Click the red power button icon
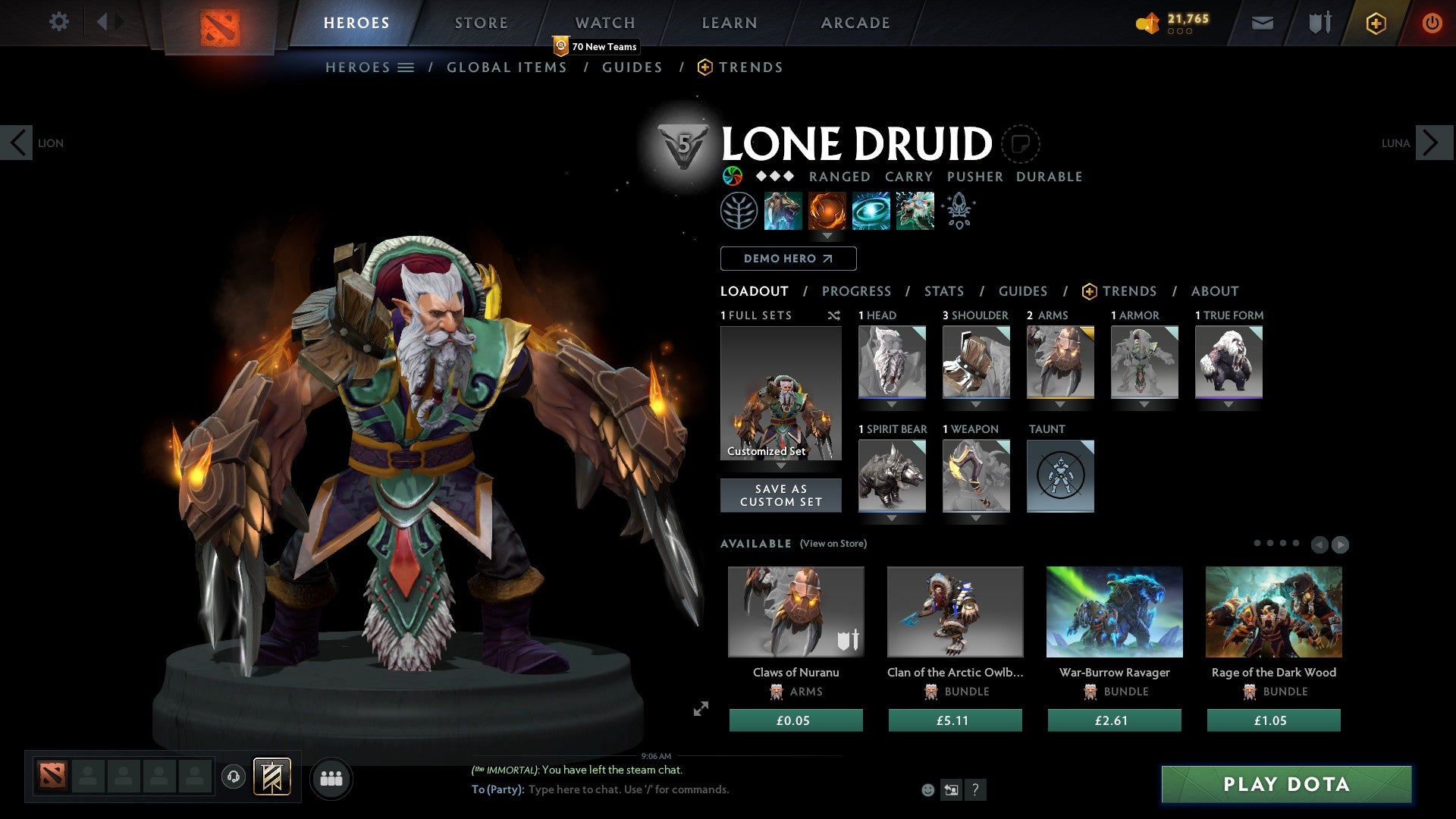This screenshot has width=1456, height=819. [1432, 23]
